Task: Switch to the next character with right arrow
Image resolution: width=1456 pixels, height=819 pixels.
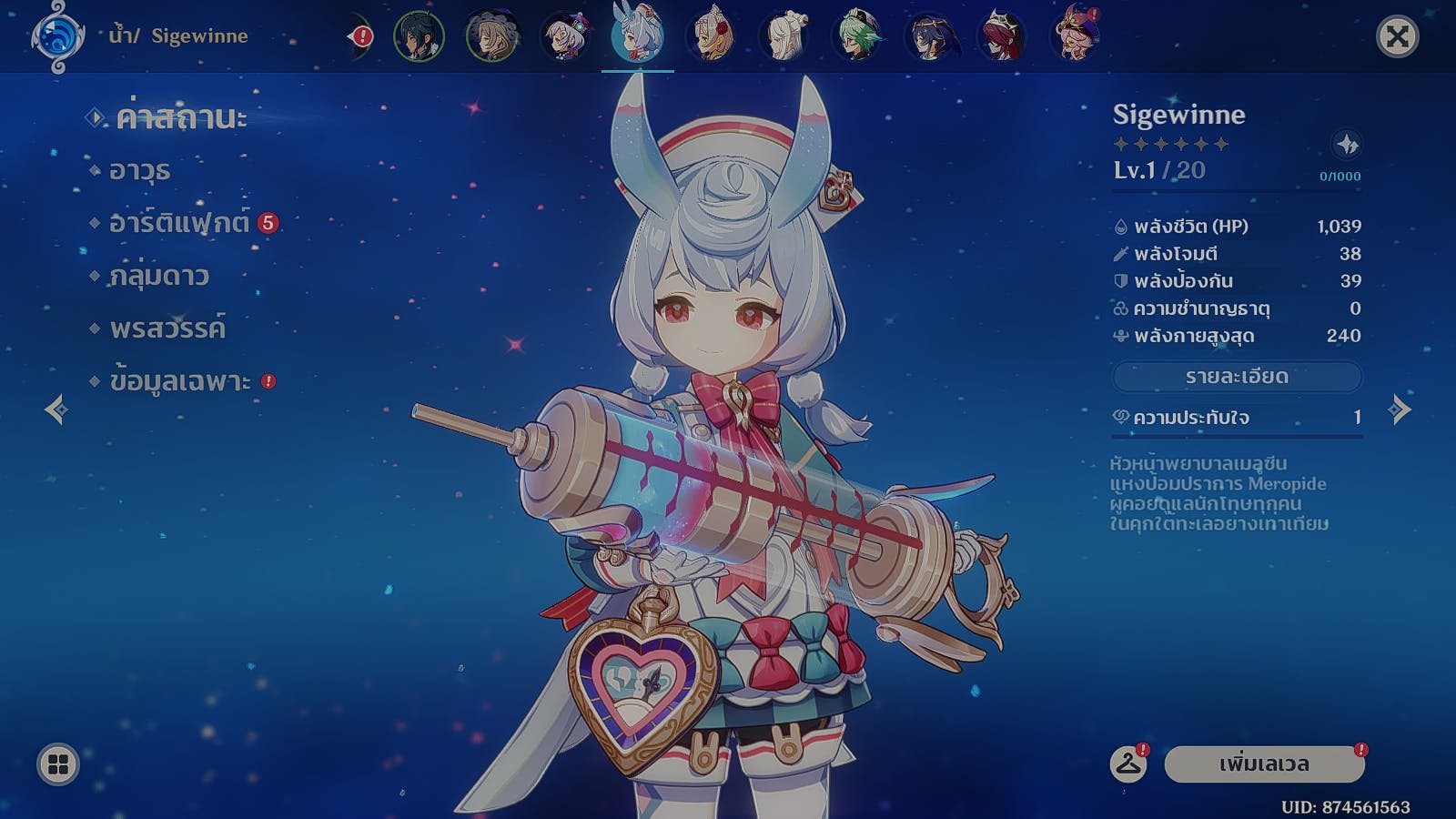Action: [x=1400, y=409]
